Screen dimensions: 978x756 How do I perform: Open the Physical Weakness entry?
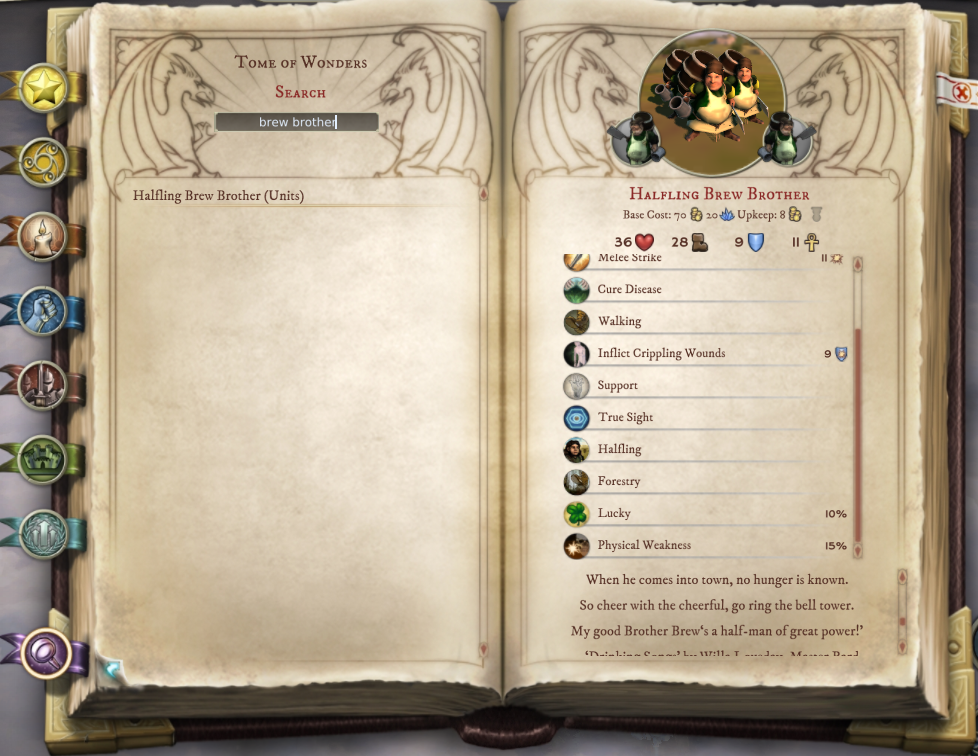(x=644, y=545)
